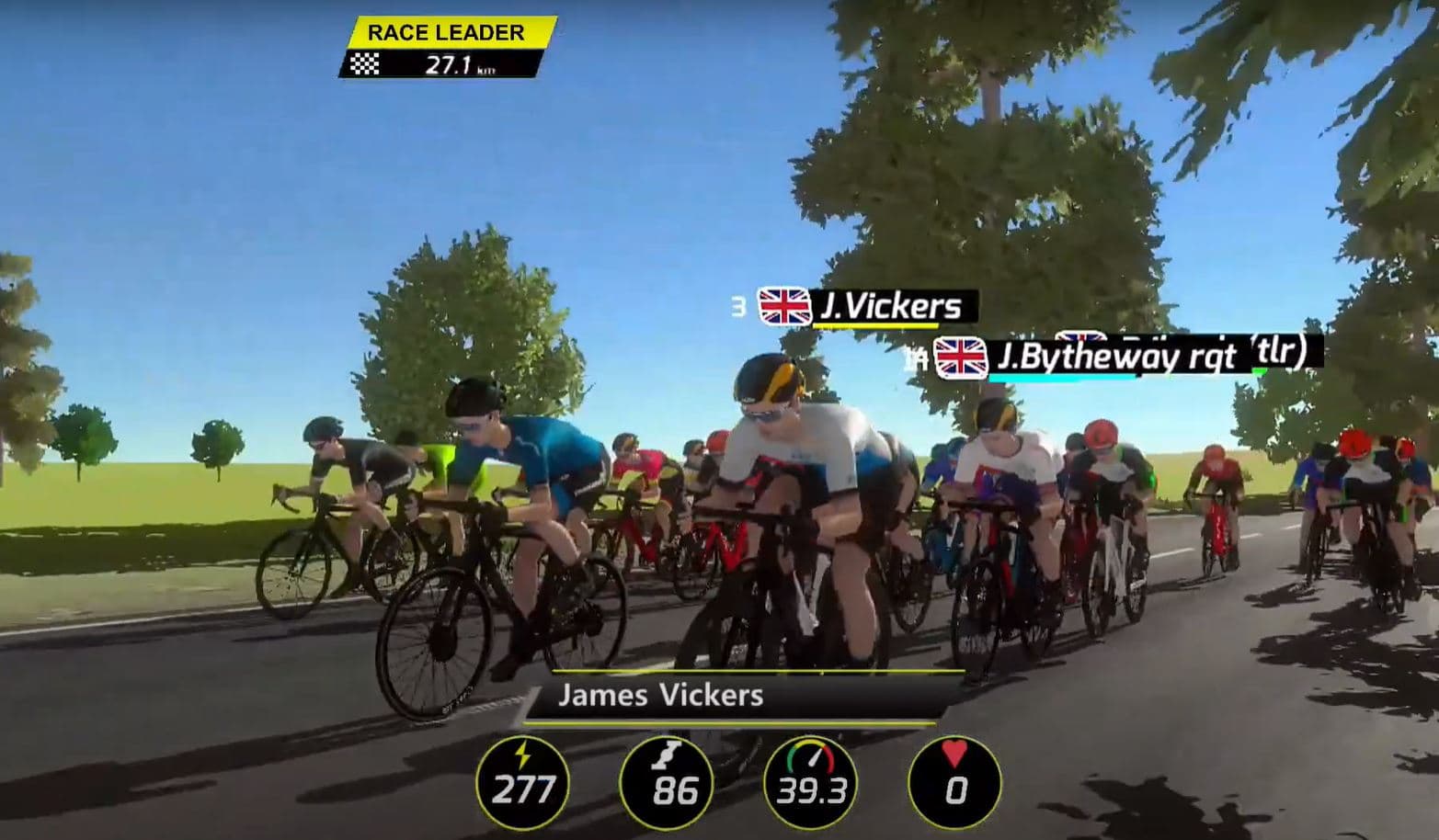Select the J.Bytheway rgt rider name tag
Viewport: 1439px width, 840px height.
pos(1103,357)
